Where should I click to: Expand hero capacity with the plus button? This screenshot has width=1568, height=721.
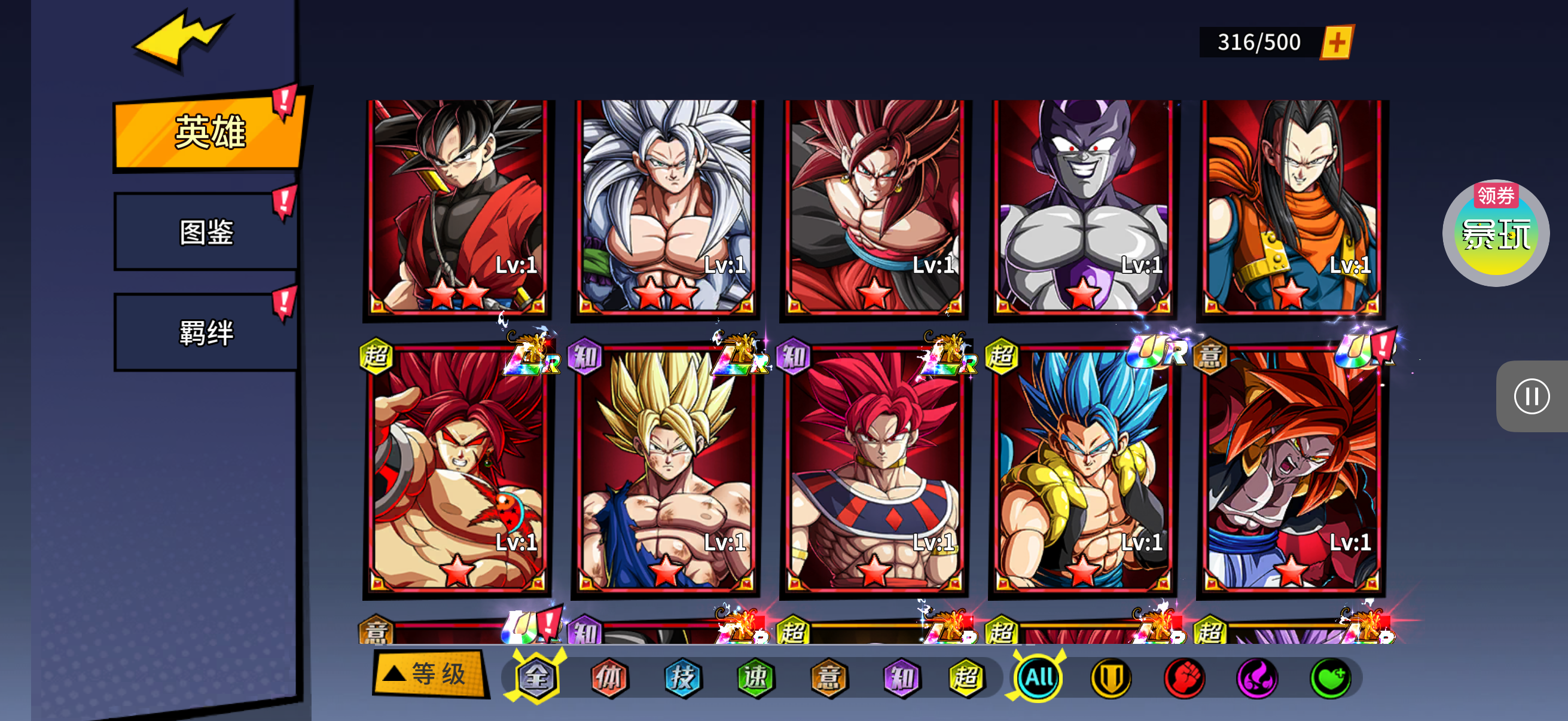1336,42
